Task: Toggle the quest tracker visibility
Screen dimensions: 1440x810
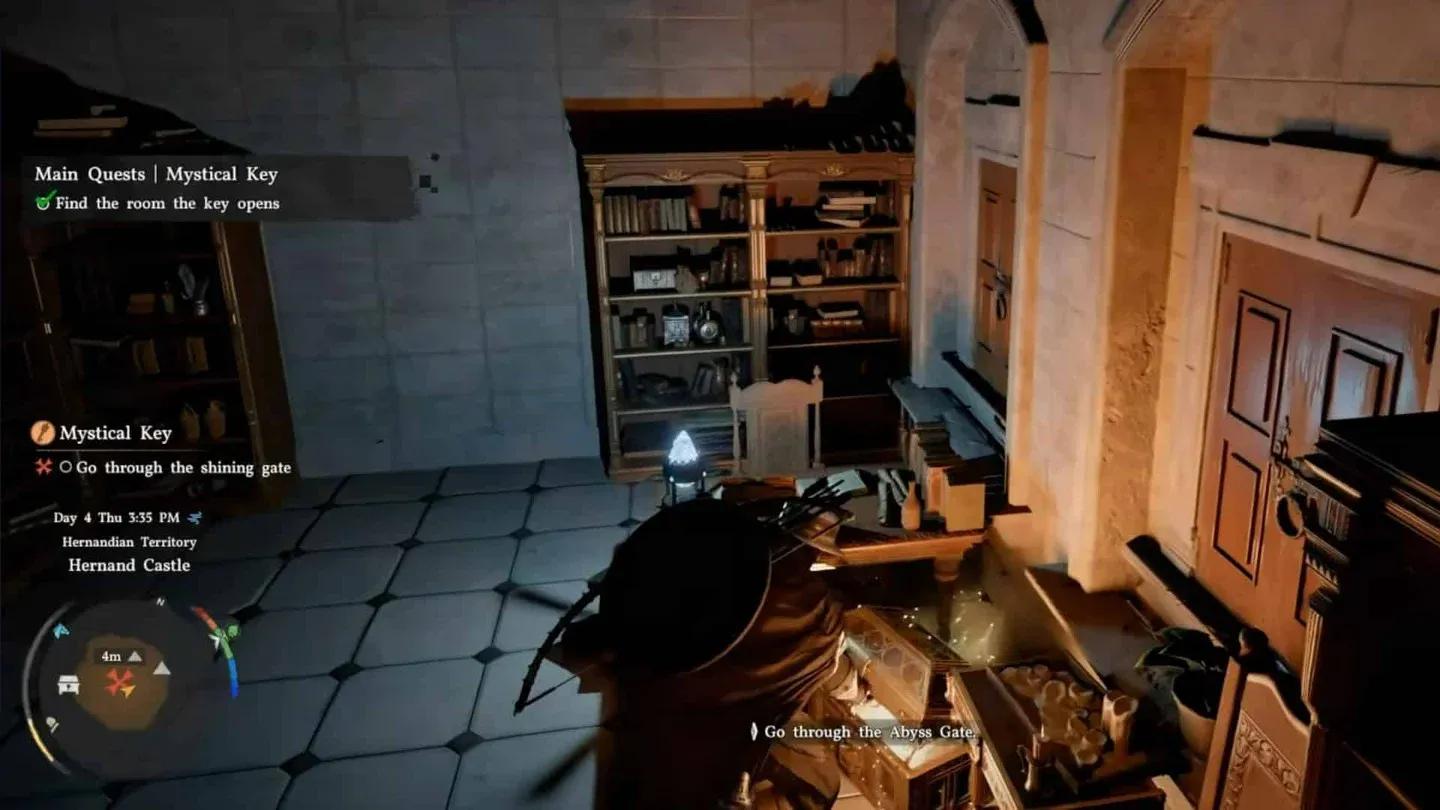Action: coord(157,174)
